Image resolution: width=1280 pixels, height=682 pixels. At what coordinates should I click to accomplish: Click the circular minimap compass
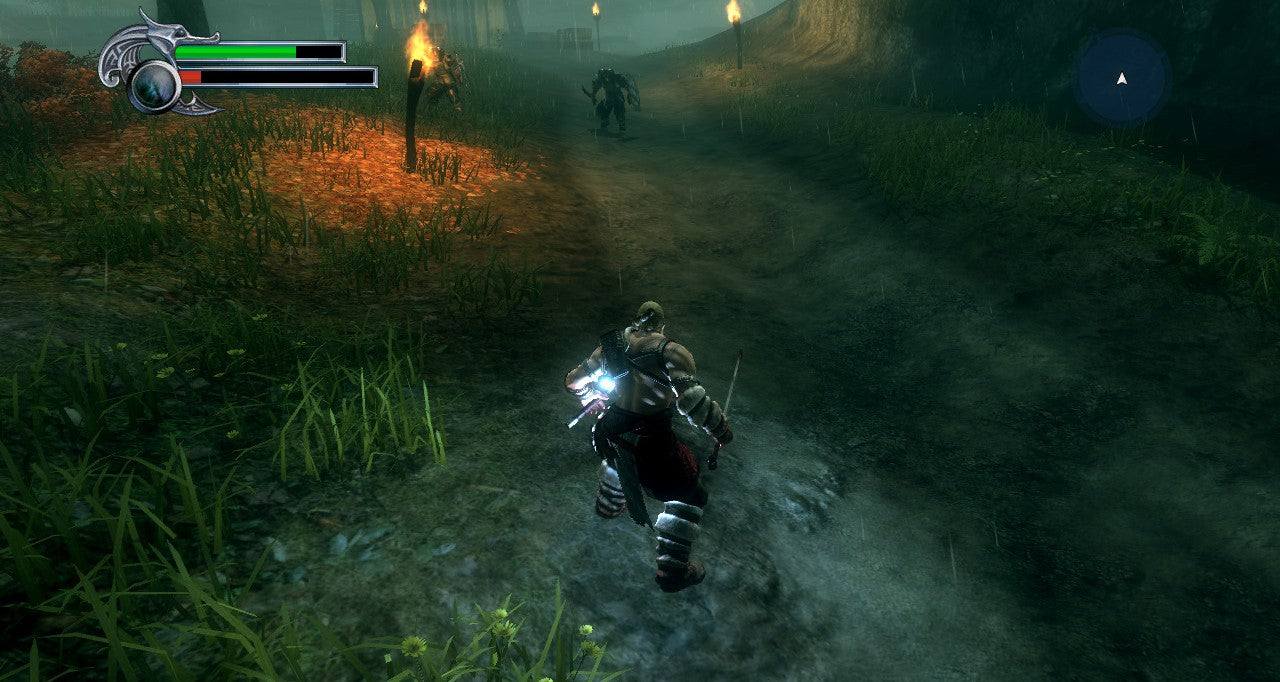pos(1122,78)
